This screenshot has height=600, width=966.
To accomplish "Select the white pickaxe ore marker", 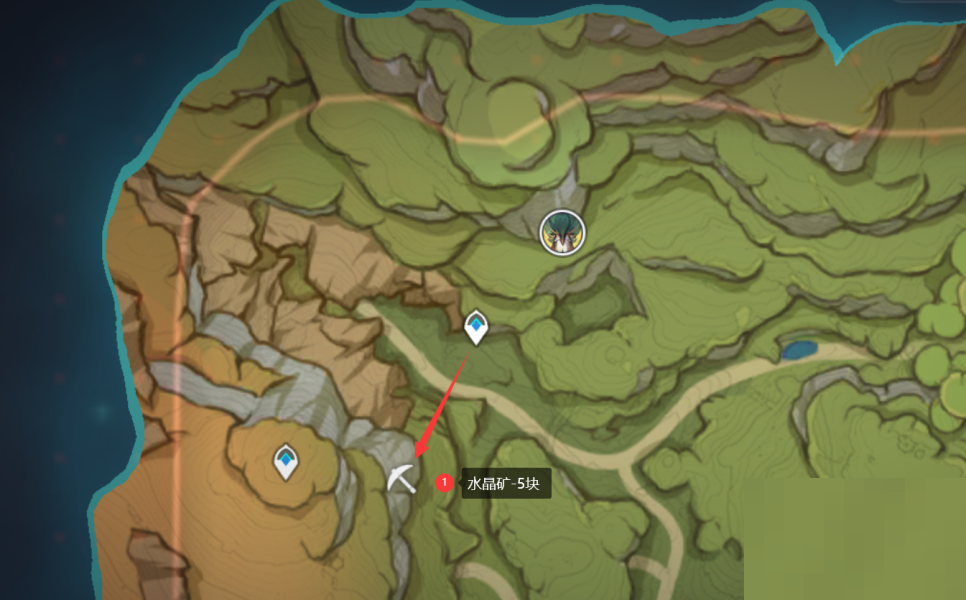I will 402,478.
